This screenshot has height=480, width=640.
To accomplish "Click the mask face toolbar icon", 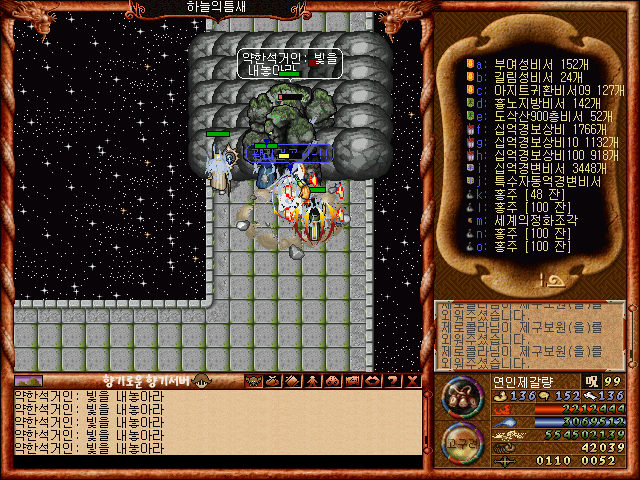I will [252, 380].
